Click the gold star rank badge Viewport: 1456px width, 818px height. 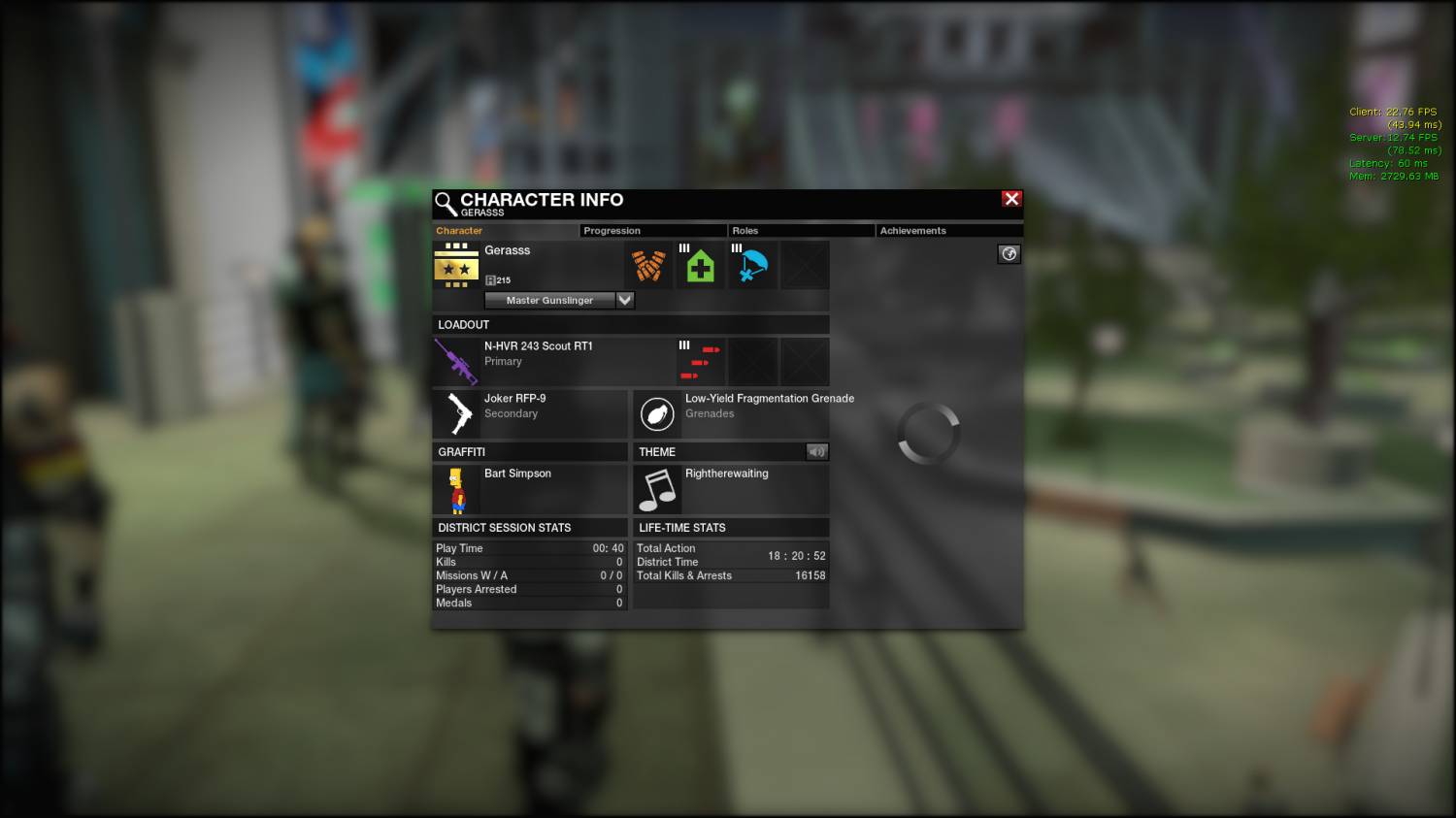coord(456,265)
